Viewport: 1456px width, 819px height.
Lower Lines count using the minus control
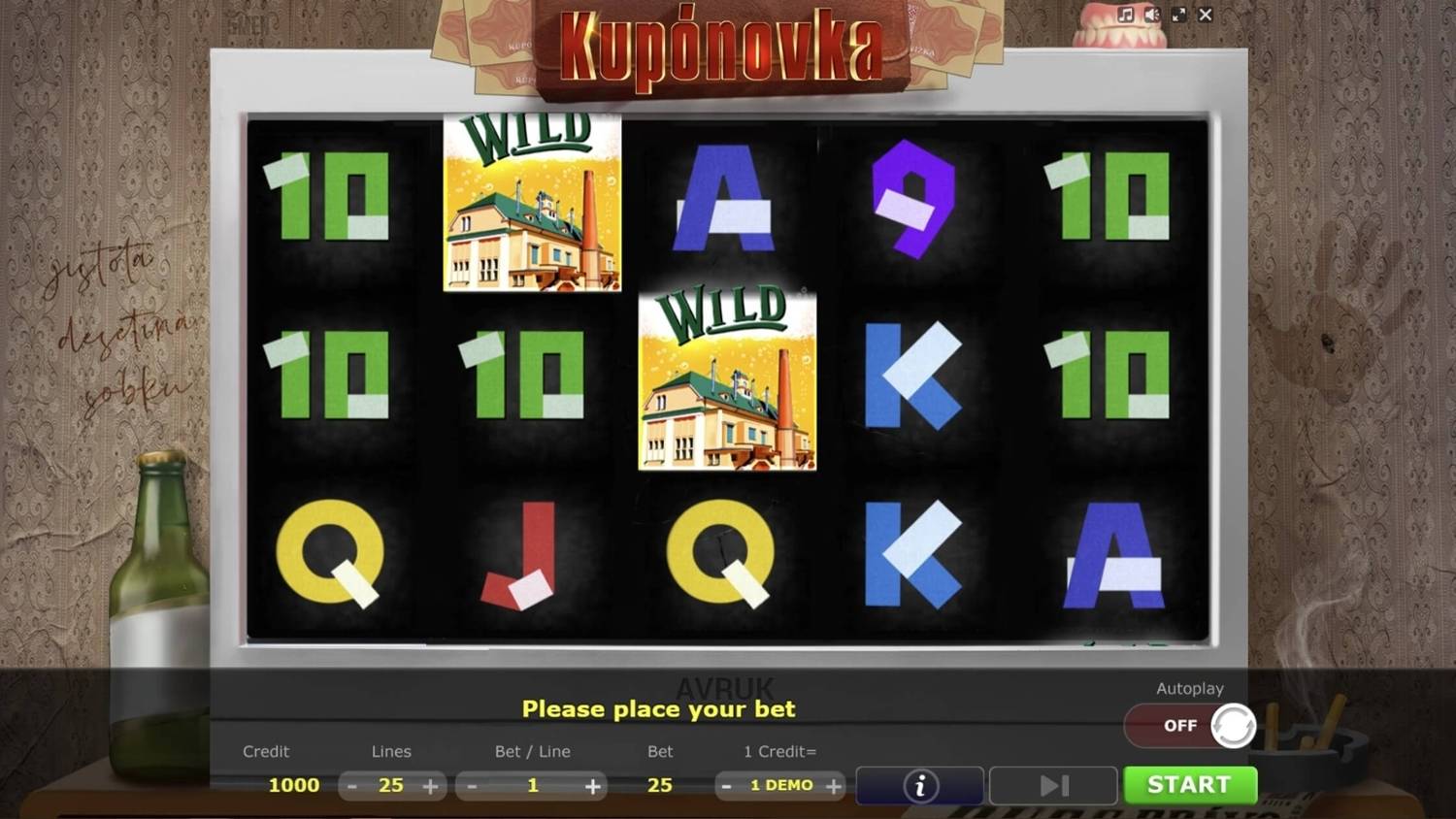pos(352,786)
